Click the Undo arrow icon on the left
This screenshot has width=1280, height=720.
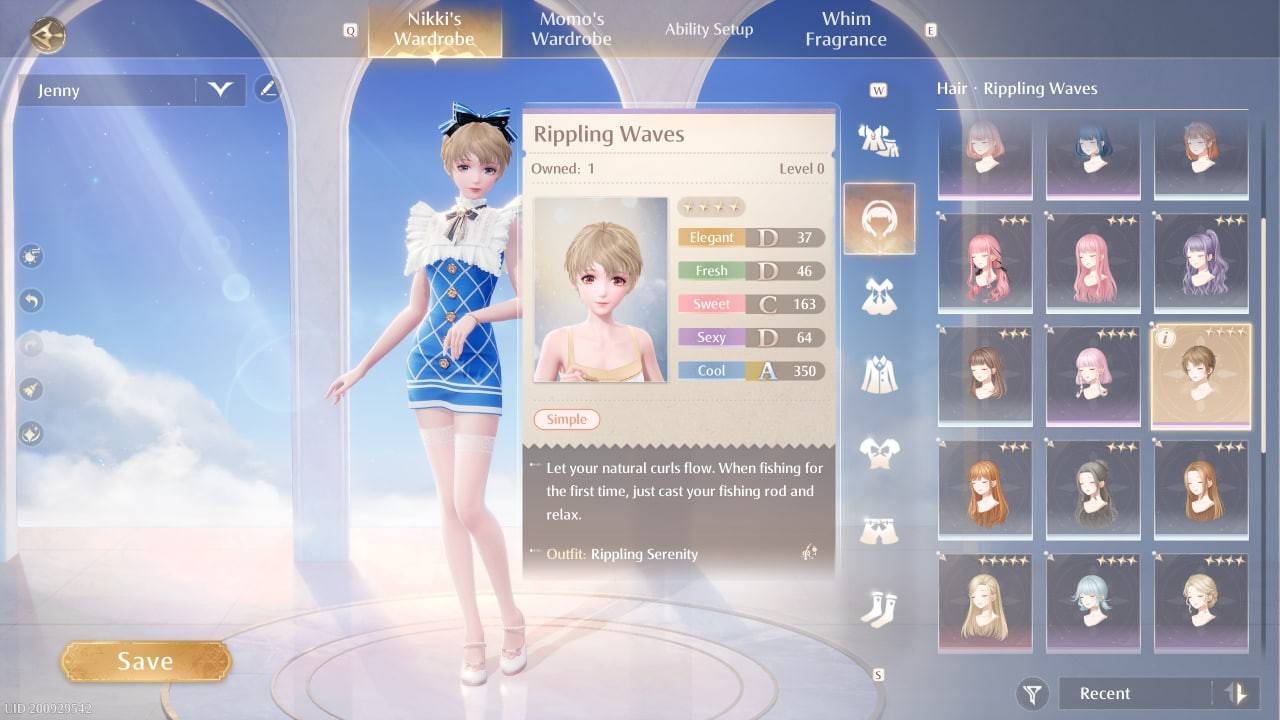click(x=30, y=298)
